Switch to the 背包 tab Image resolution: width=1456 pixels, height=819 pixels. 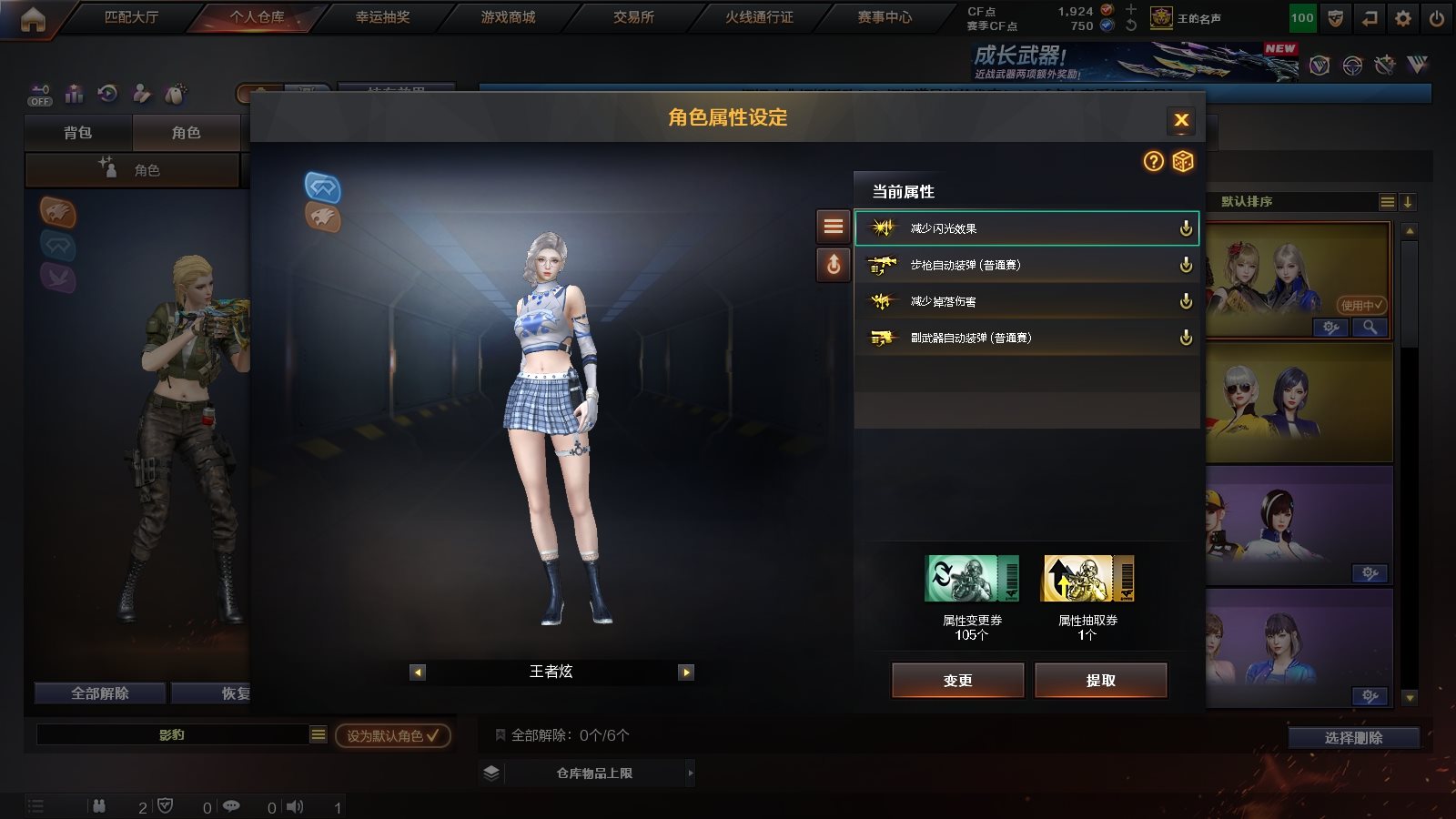point(78,133)
